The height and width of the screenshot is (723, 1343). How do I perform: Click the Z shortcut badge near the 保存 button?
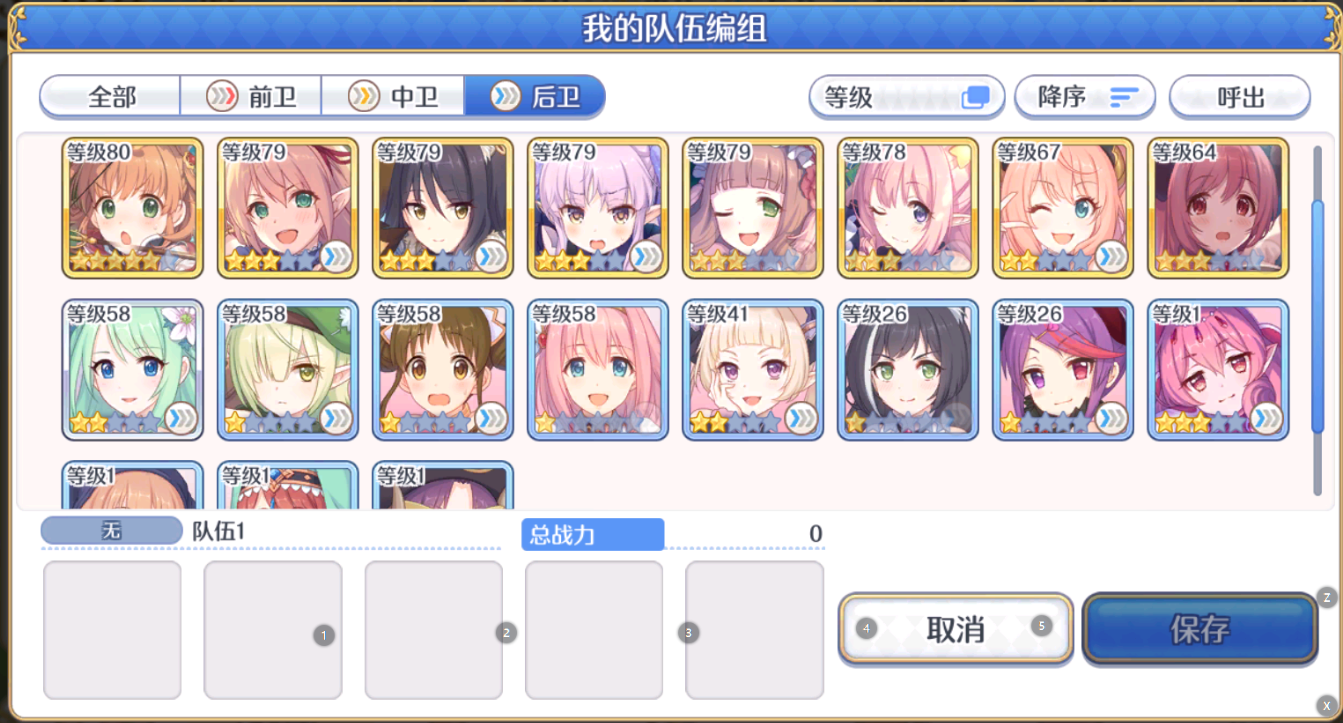point(1327,597)
